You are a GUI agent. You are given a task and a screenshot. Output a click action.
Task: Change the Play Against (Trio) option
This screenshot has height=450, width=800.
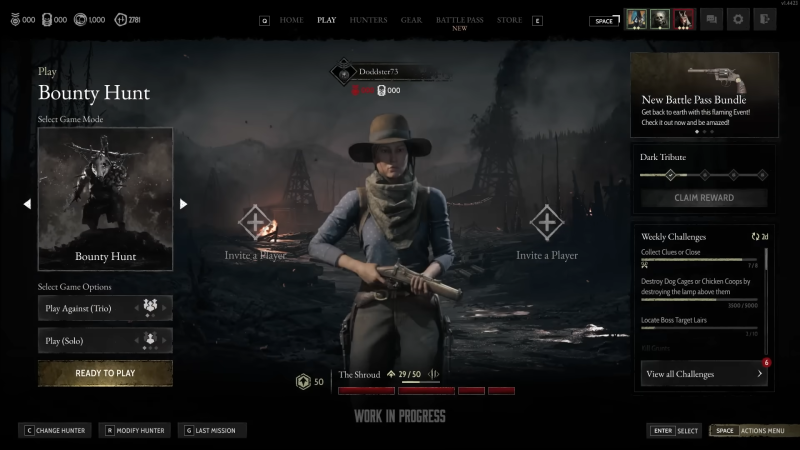click(105, 308)
